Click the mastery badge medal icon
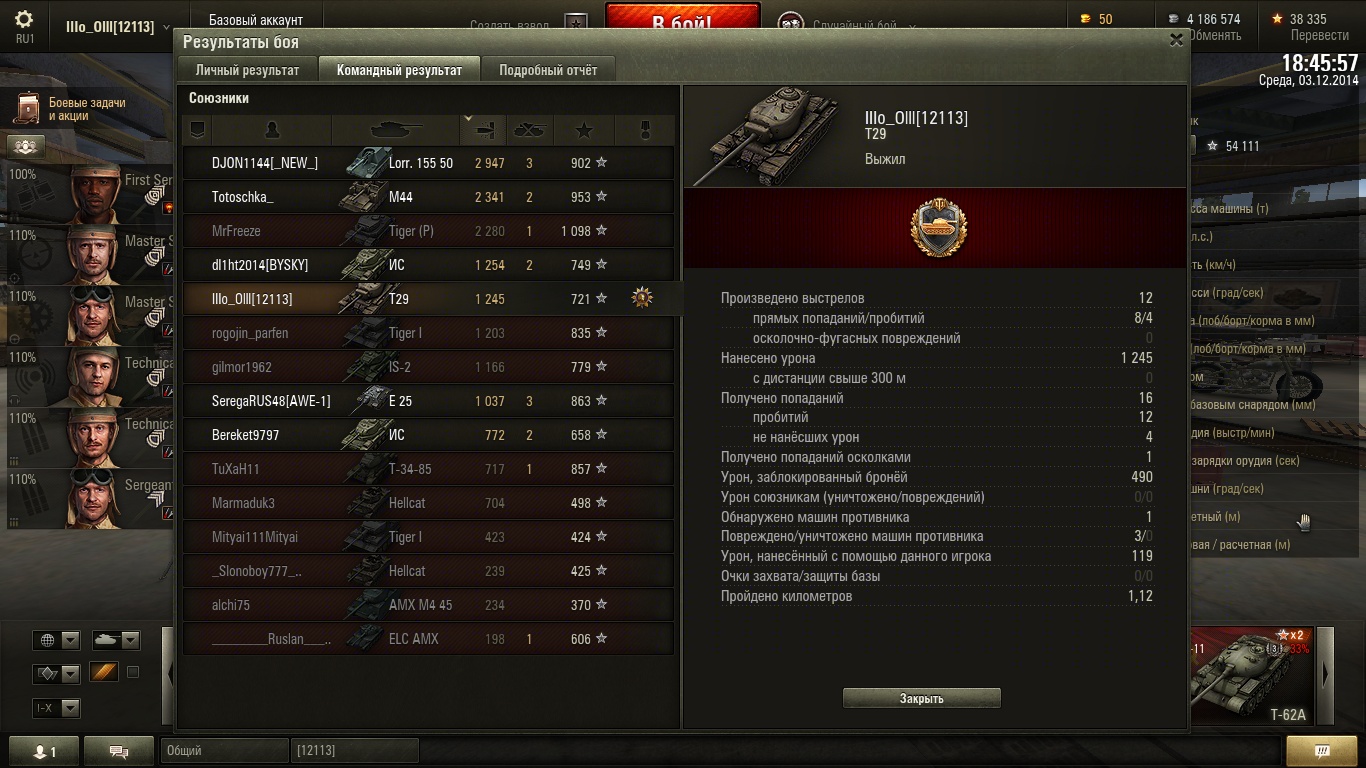 click(x=938, y=228)
